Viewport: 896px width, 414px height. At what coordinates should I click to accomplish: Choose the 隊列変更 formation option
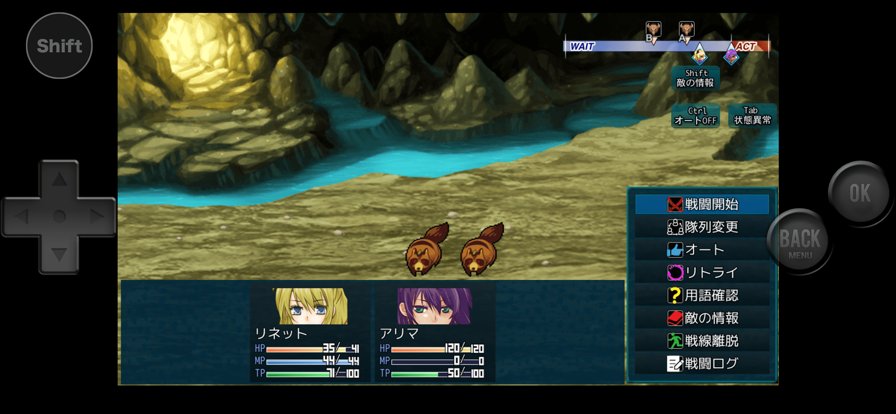click(702, 227)
